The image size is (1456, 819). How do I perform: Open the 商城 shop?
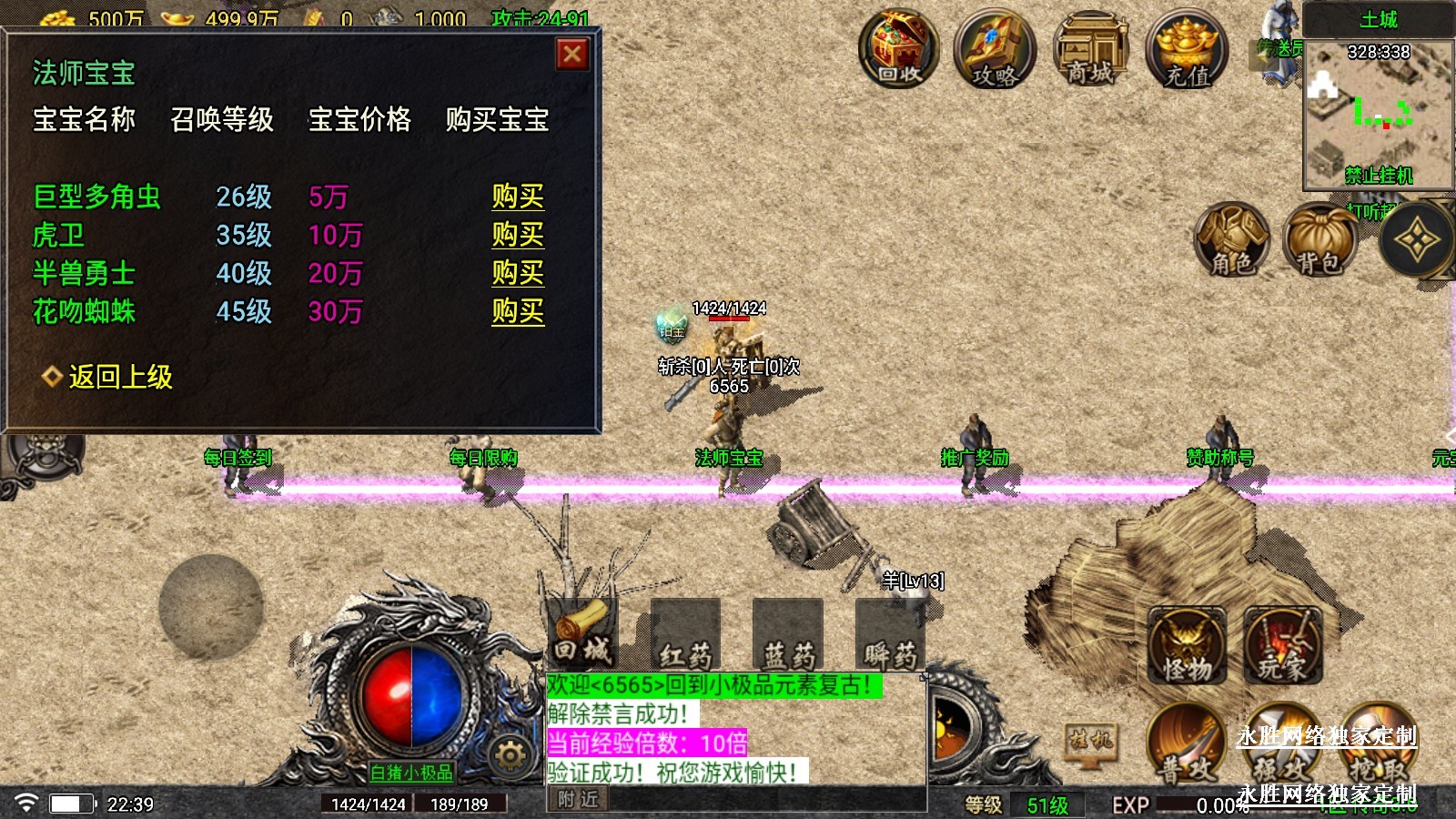click(1090, 50)
